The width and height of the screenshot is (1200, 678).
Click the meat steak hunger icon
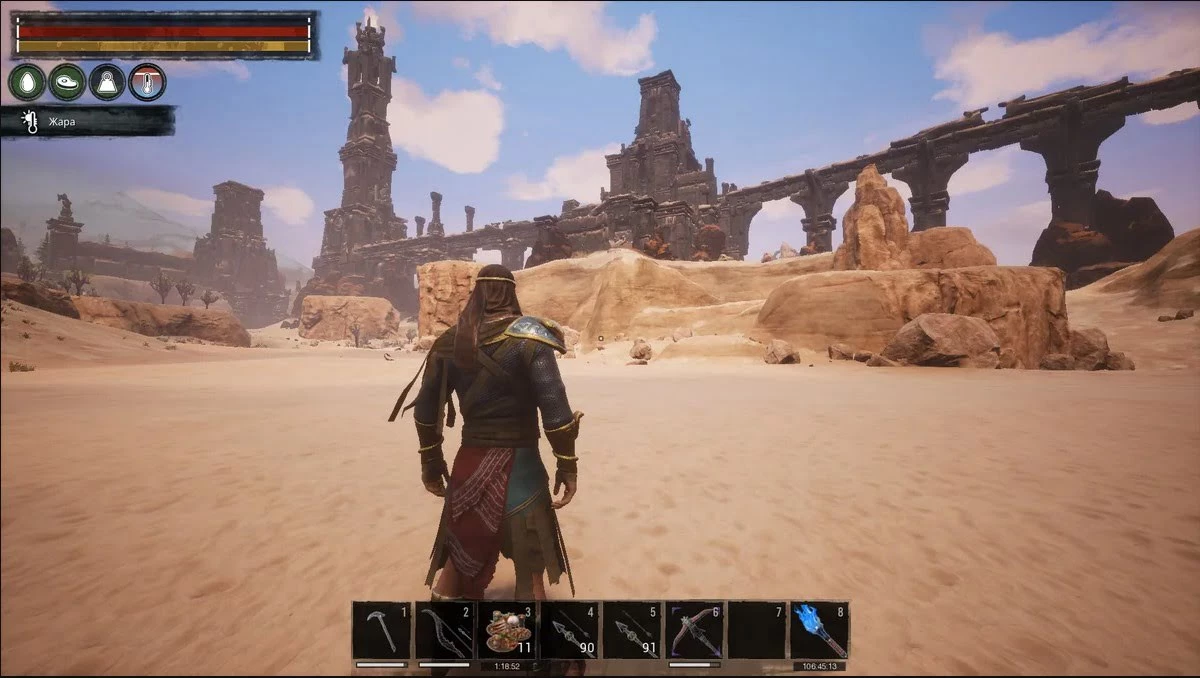coord(67,82)
